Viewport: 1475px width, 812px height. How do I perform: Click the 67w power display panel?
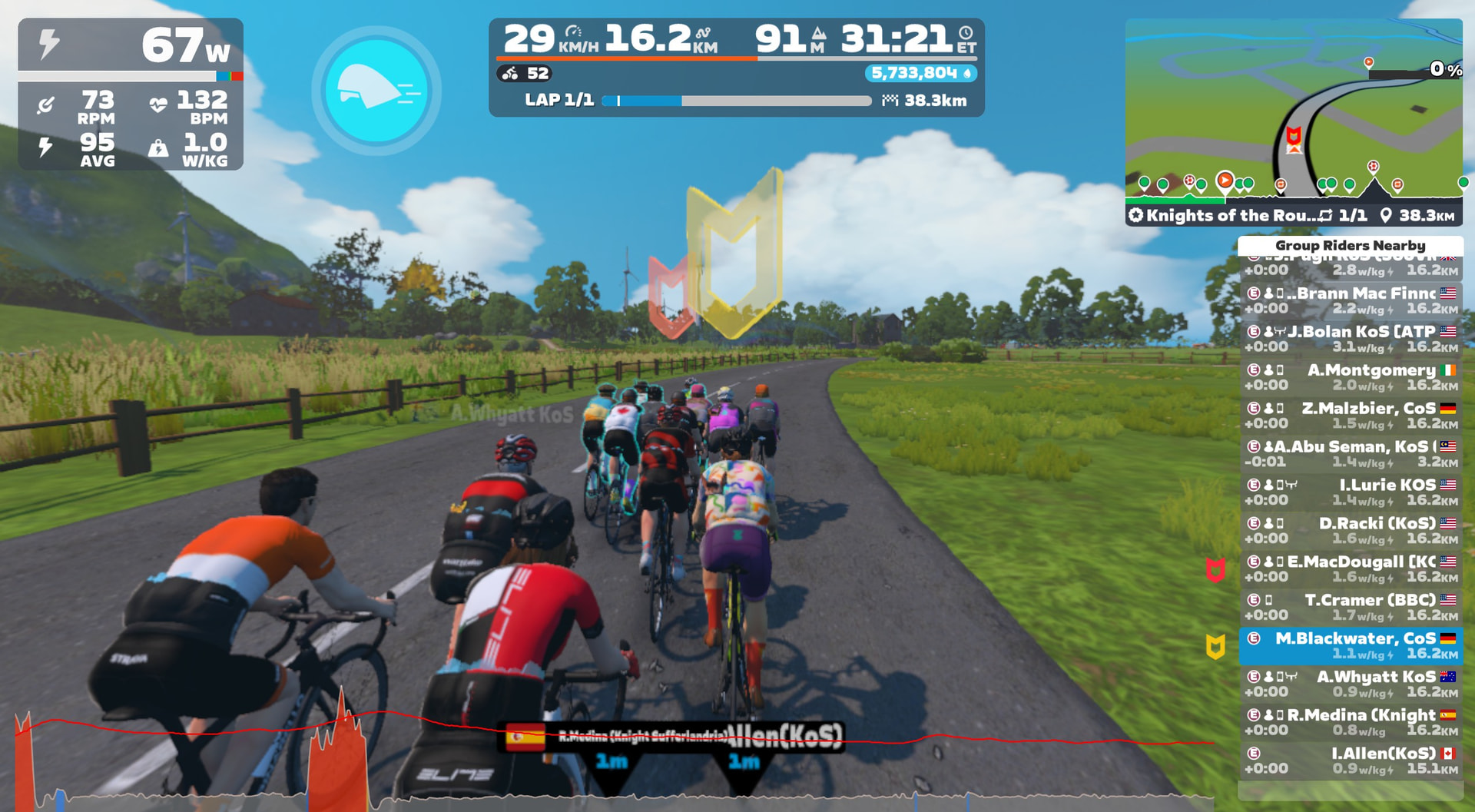coord(131,45)
